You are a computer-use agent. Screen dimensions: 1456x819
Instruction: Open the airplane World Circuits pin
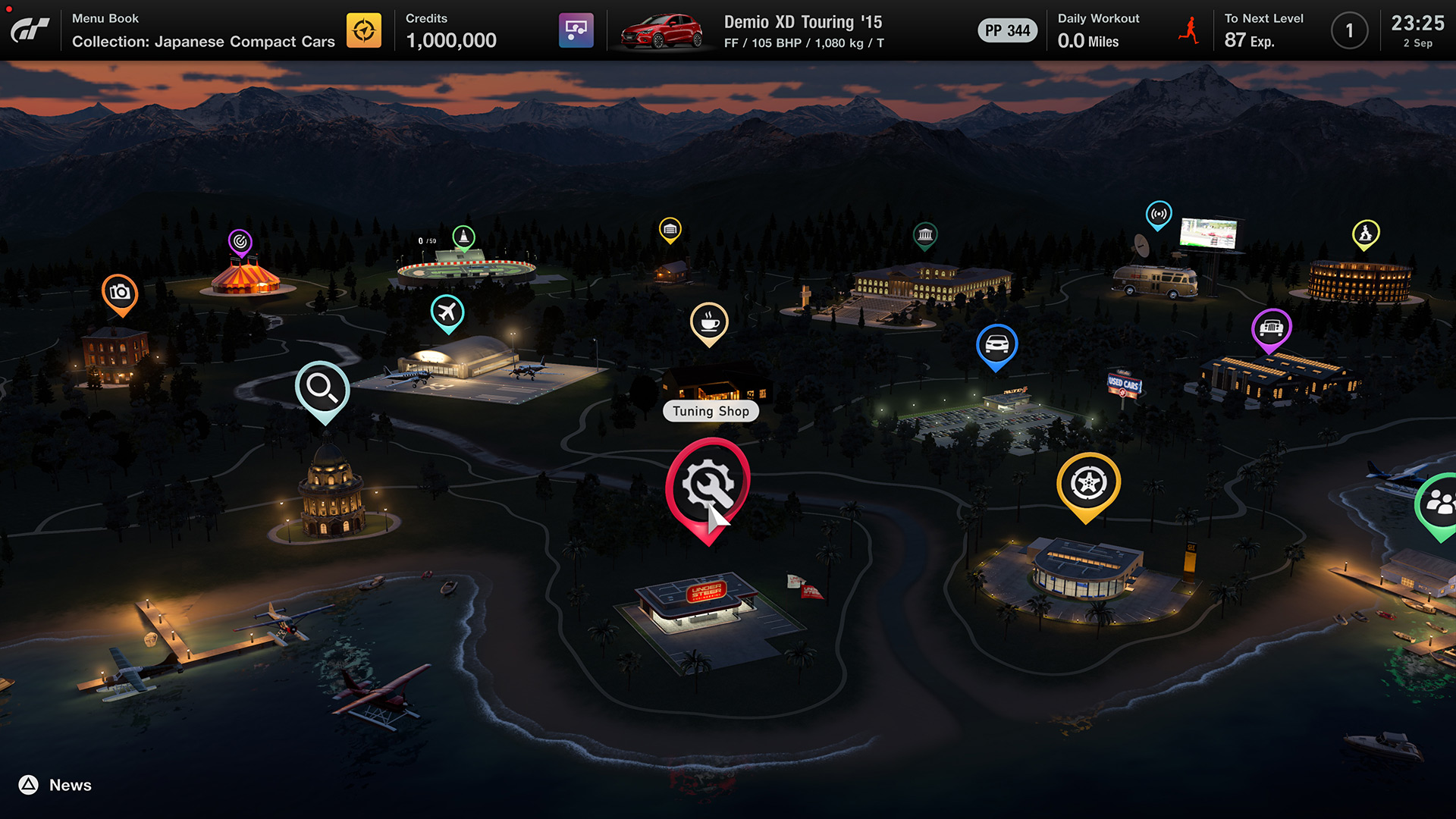click(x=447, y=312)
